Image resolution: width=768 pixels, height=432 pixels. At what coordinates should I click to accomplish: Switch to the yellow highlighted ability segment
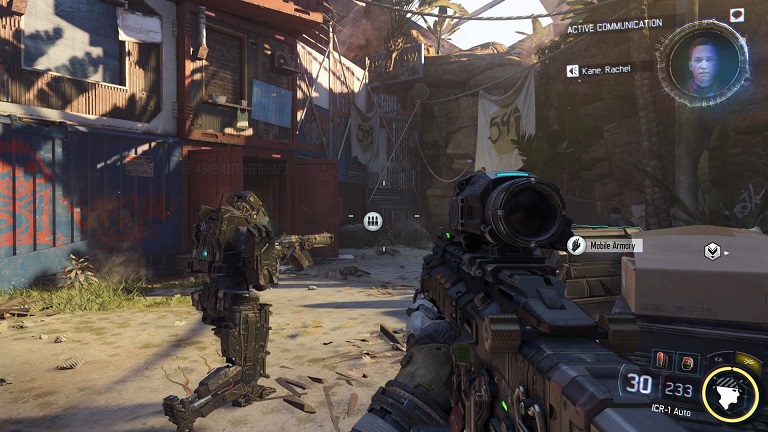coord(749,362)
